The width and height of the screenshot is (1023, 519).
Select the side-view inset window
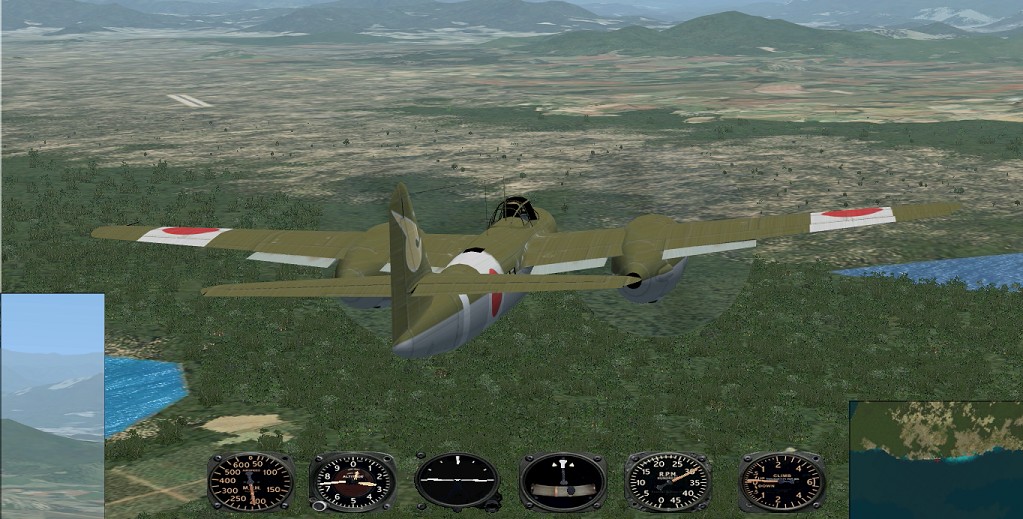[x=52, y=405]
